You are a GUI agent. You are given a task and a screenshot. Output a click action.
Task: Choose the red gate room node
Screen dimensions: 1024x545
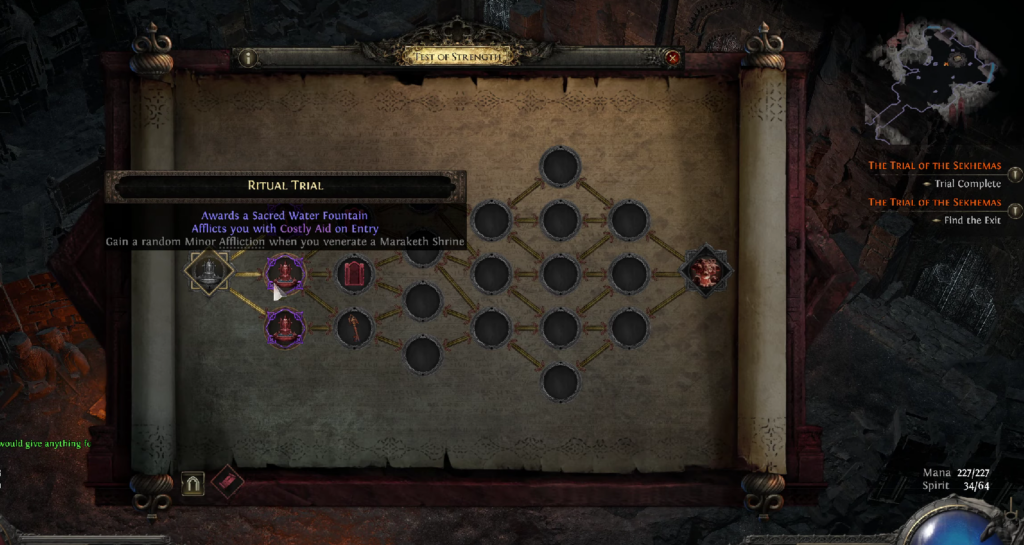(352, 272)
